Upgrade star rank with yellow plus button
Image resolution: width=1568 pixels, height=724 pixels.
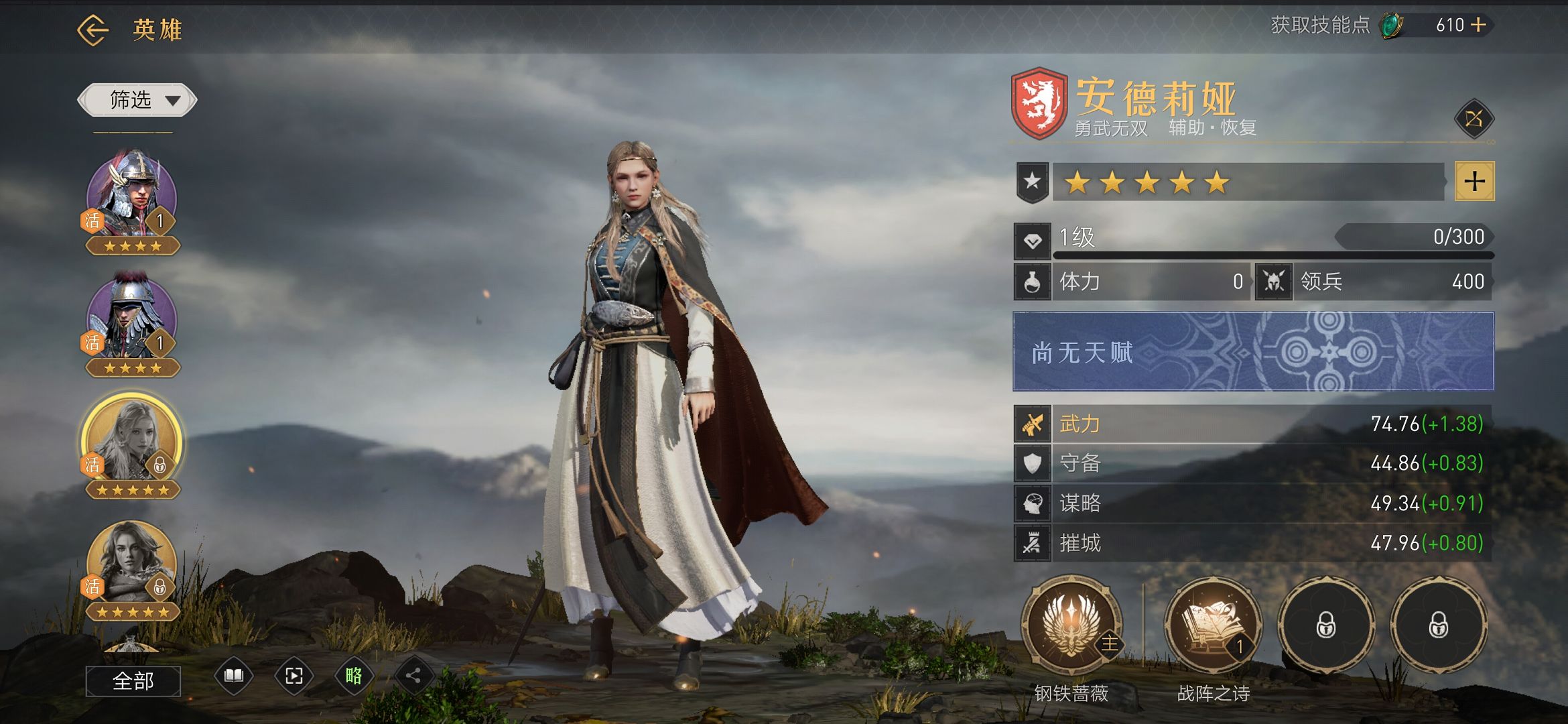click(x=1474, y=181)
